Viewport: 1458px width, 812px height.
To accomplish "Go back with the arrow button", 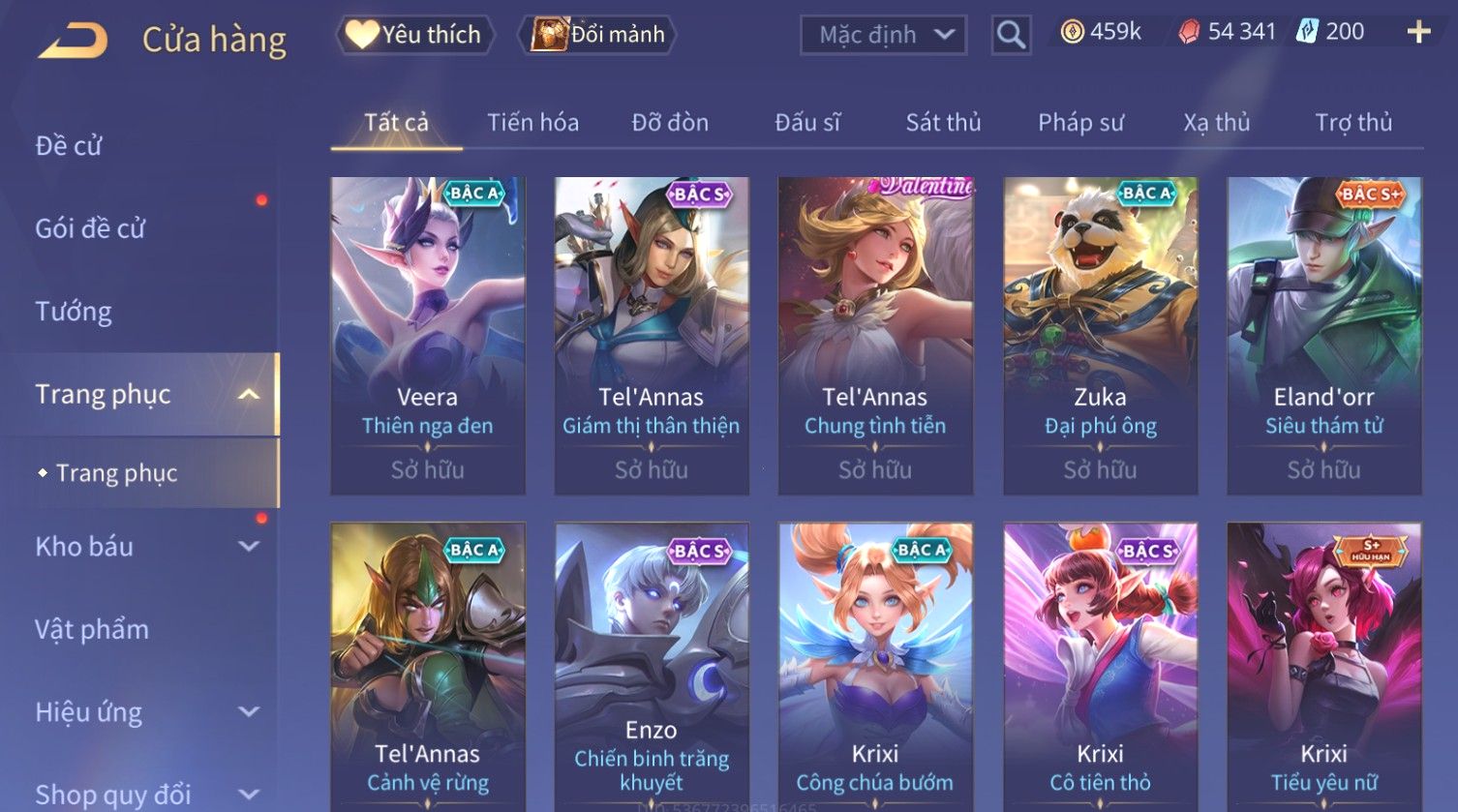I will [x=74, y=40].
